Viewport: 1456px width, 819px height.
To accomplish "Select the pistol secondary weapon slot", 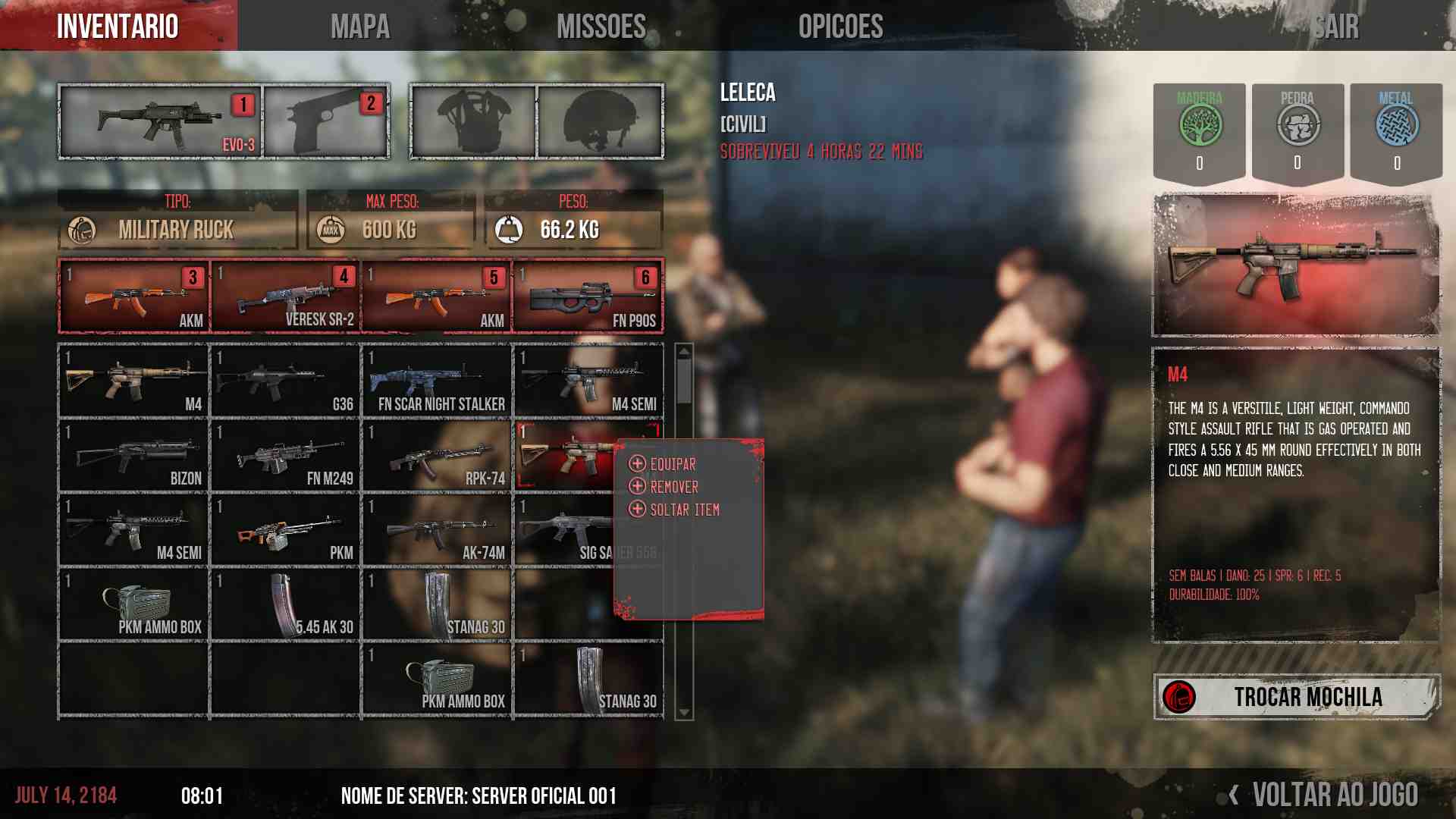I will point(326,121).
